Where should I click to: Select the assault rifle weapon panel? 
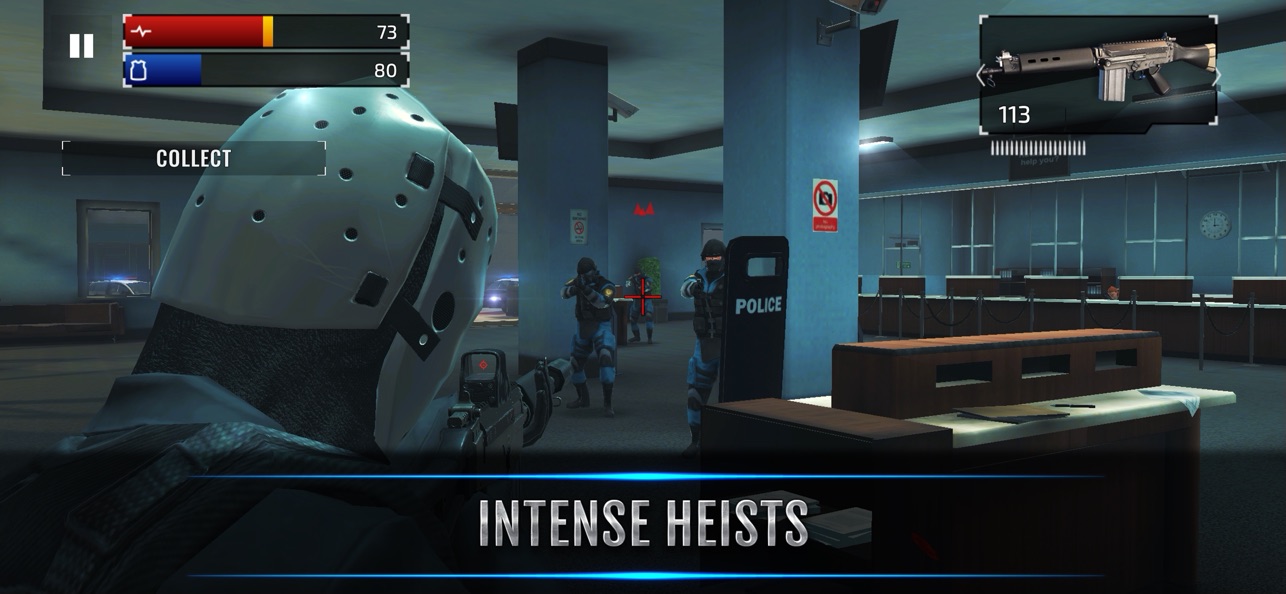click(x=1098, y=70)
